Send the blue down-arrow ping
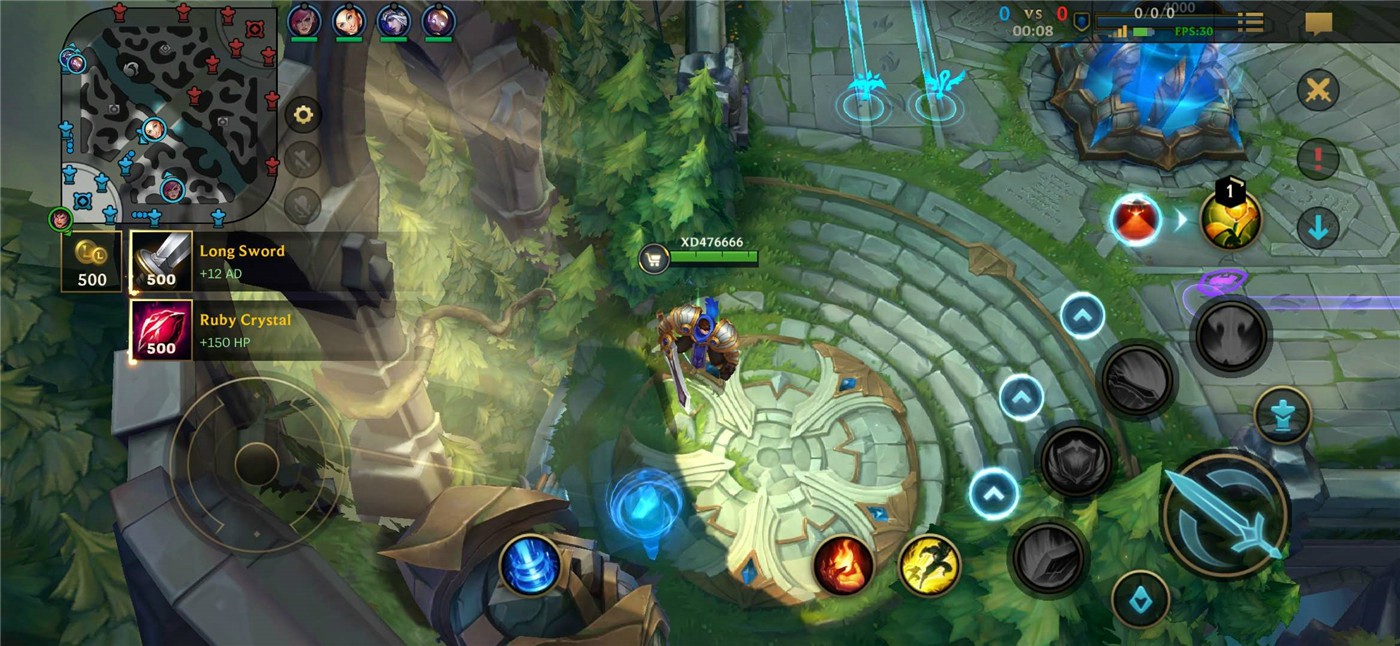Screen dimensions: 1400x646 click(1318, 227)
